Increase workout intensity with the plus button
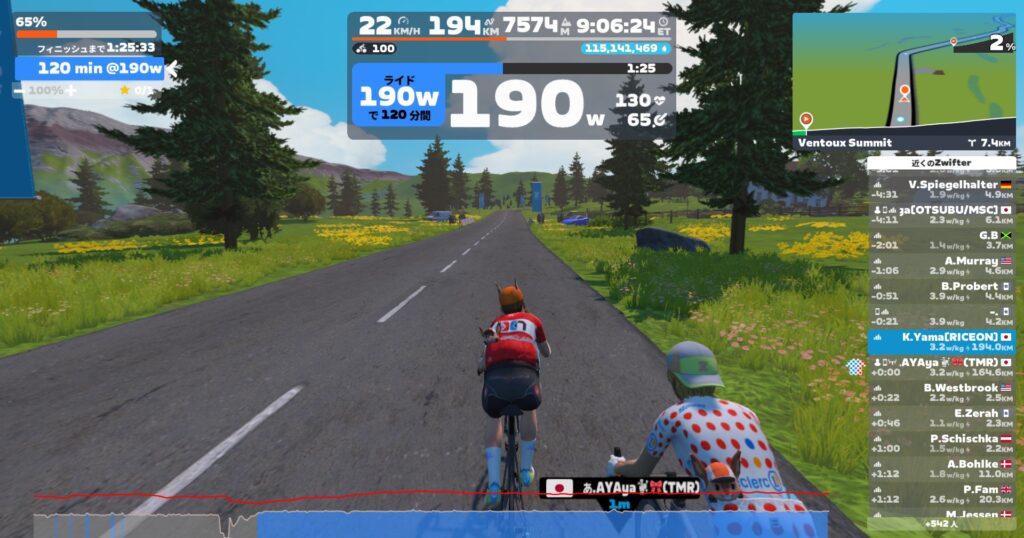1024x538 pixels. coord(71,90)
